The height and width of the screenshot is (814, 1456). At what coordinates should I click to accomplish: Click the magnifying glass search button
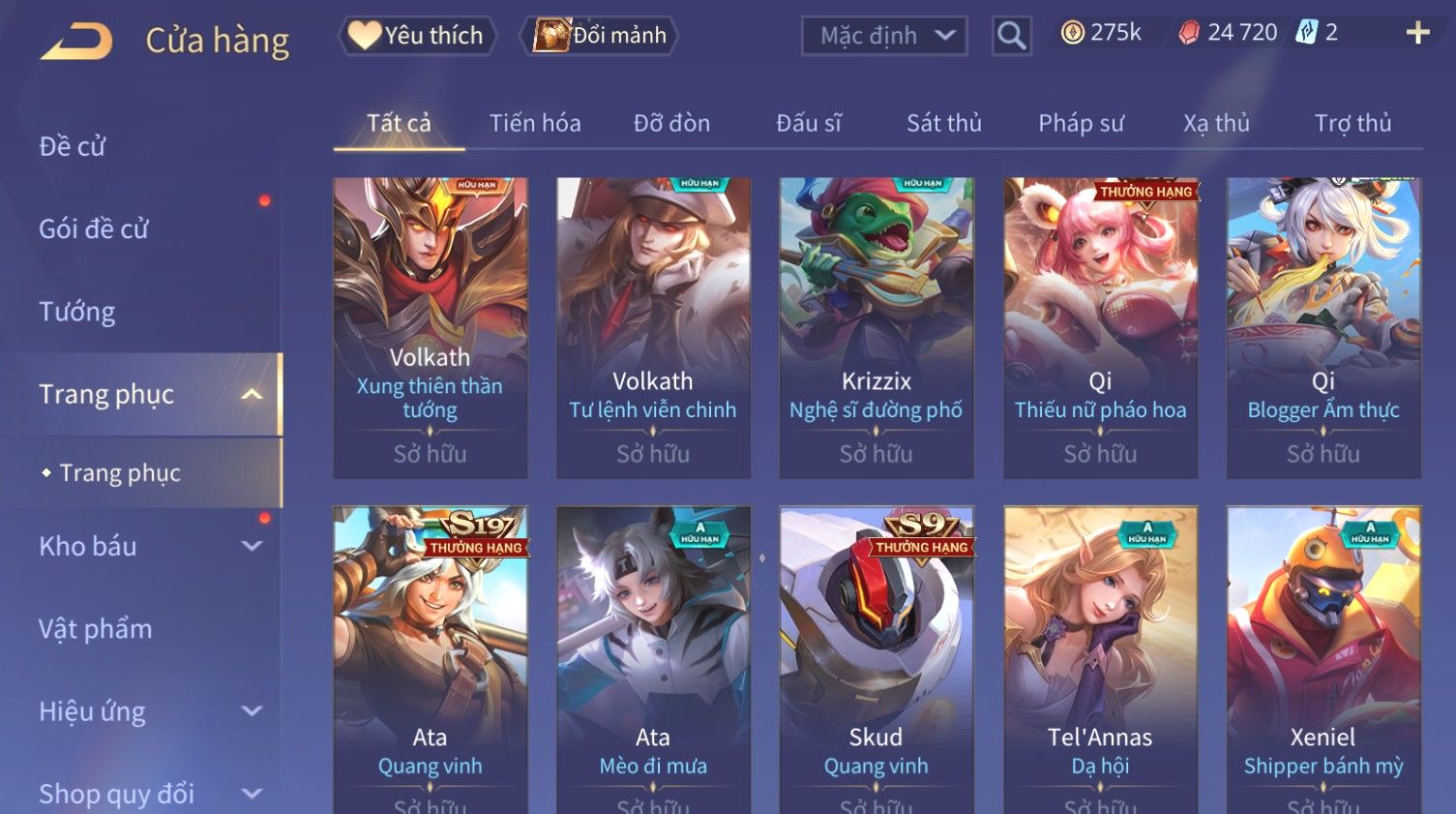[x=1011, y=36]
